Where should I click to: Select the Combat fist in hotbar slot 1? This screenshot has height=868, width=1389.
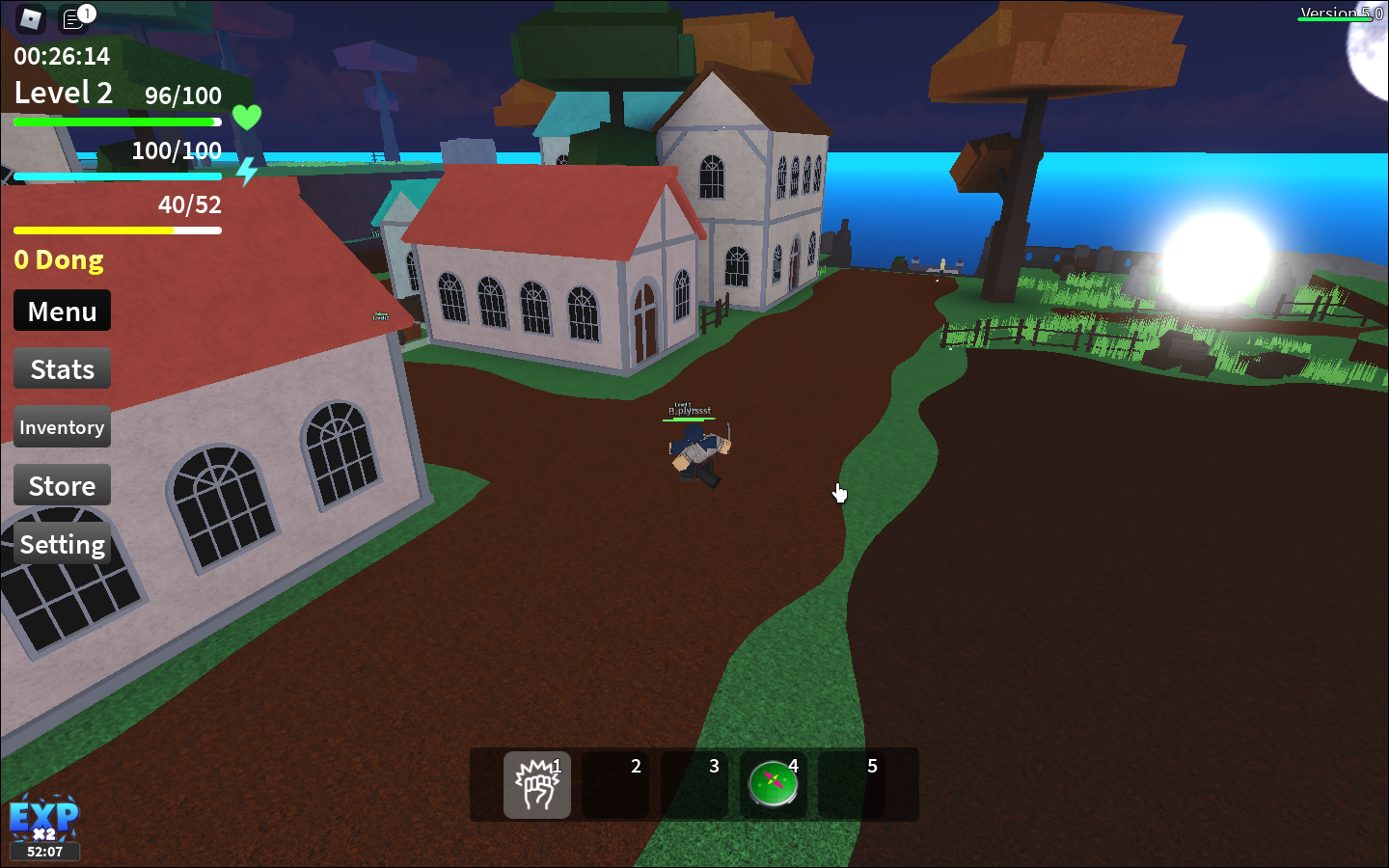[537, 785]
